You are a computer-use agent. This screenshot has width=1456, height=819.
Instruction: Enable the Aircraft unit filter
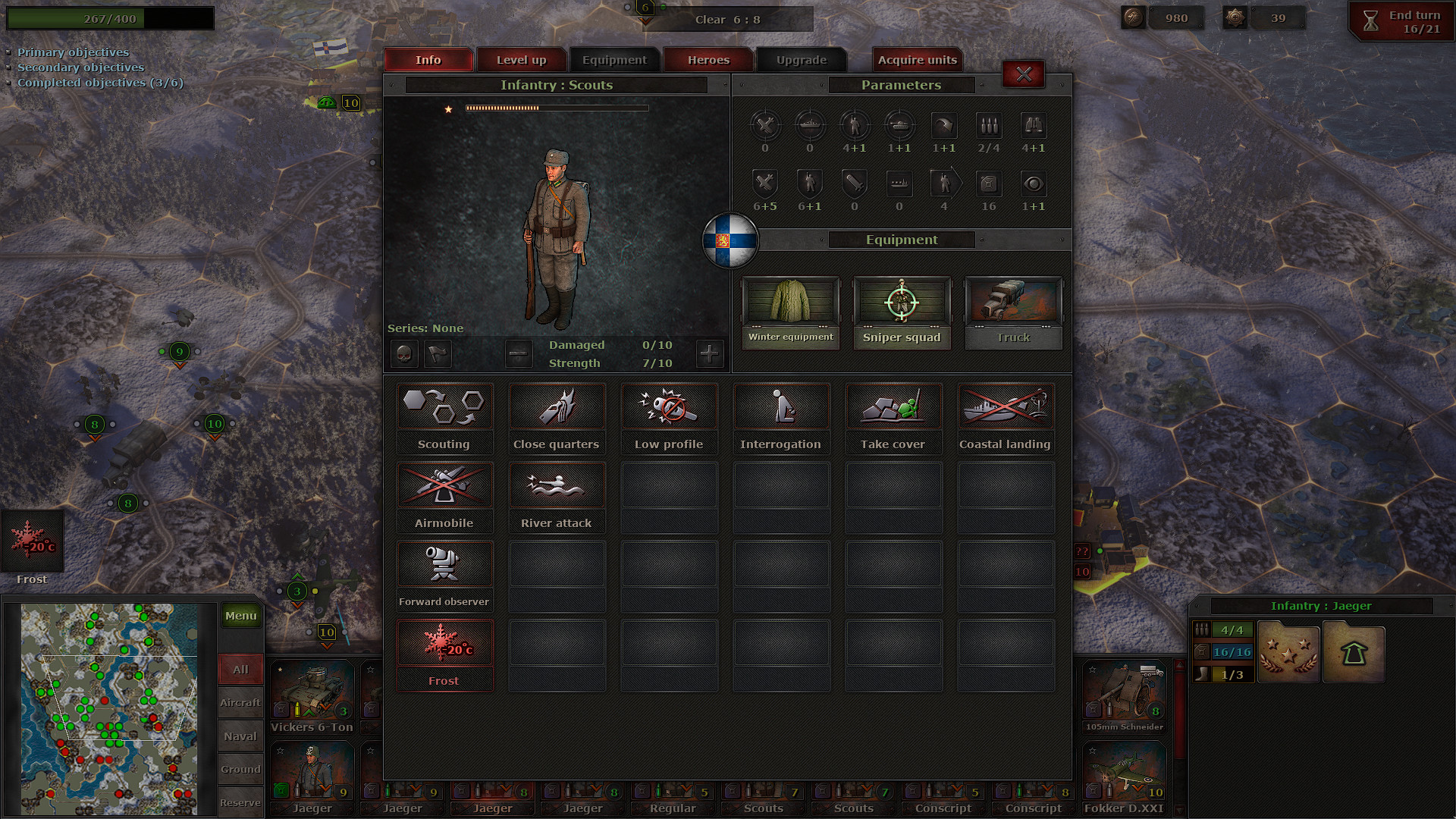pos(240,702)
